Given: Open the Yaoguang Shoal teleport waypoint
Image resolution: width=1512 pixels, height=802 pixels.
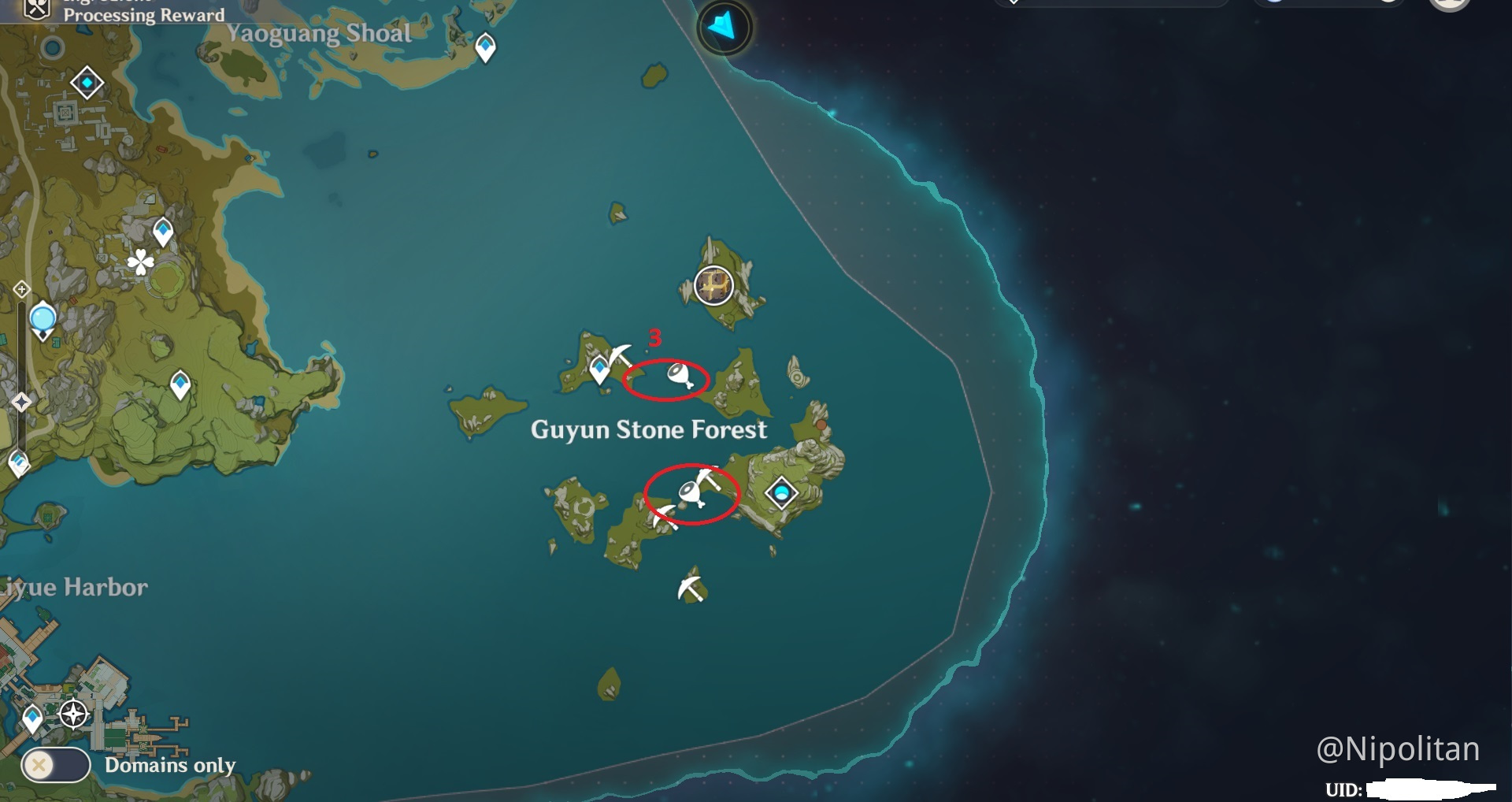Looking at the screenshot, I should (485, 46).
